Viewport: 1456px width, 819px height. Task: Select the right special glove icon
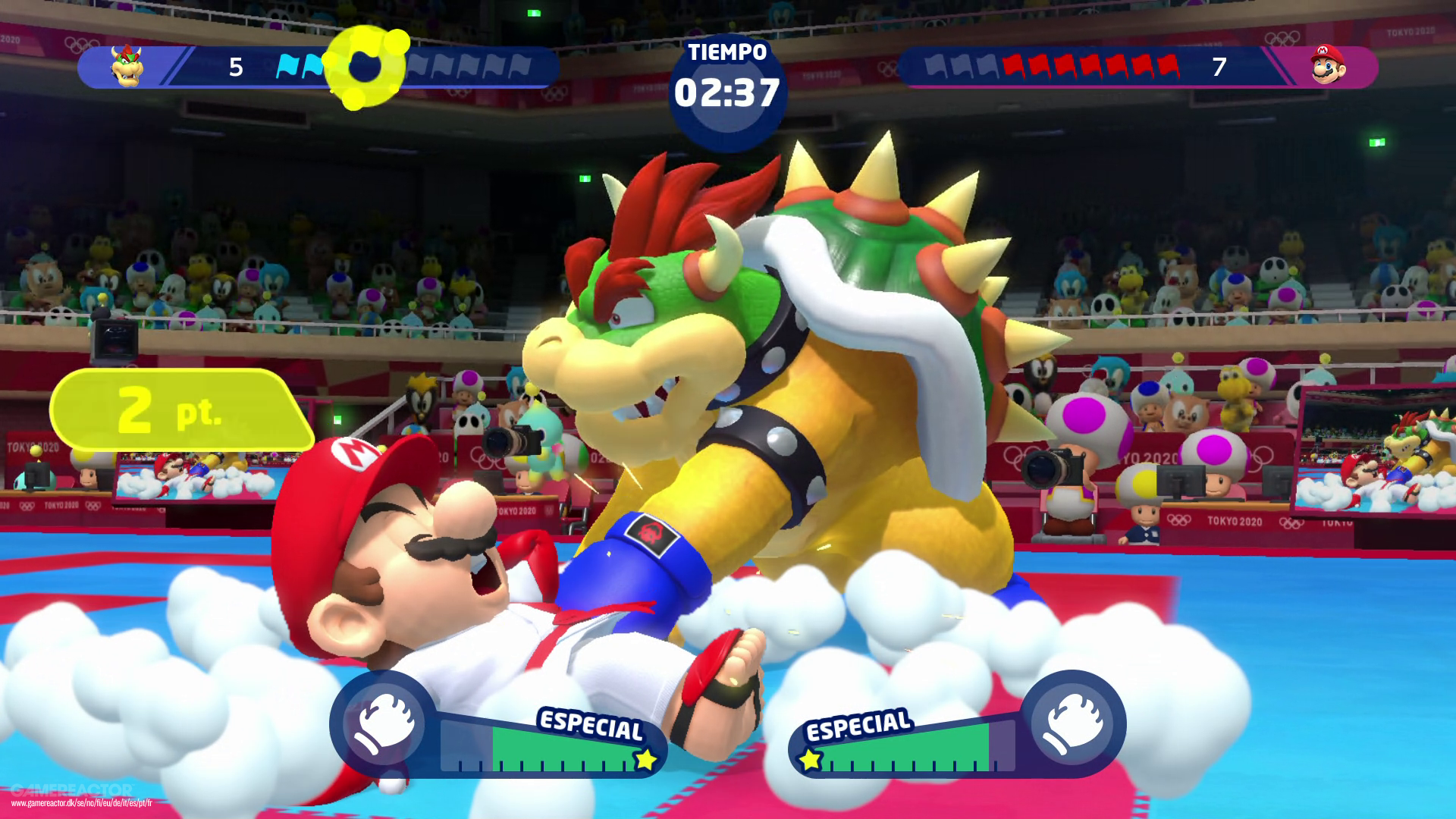click(1071, 722)
